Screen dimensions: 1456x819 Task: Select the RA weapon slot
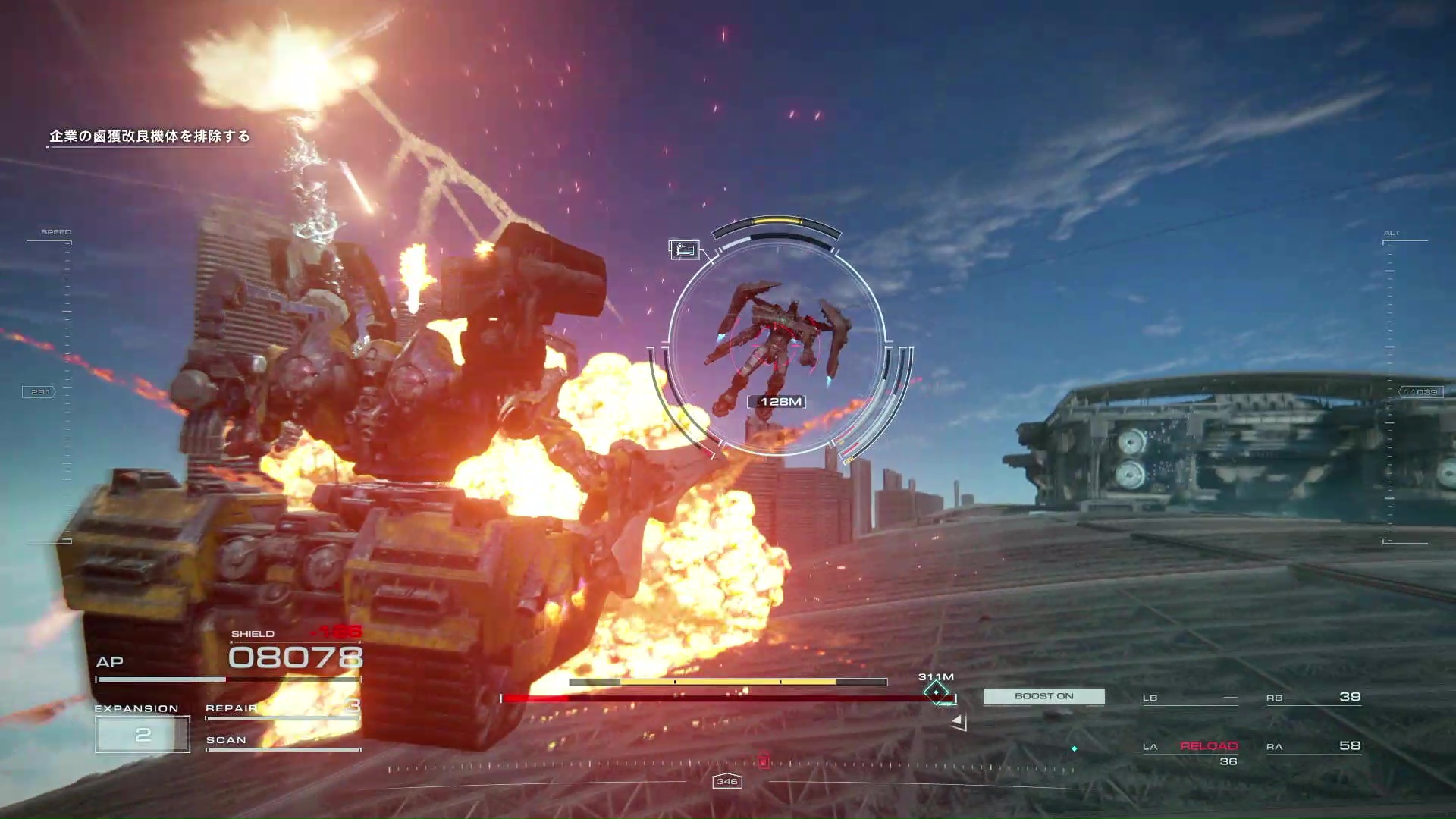[1313, 746]
